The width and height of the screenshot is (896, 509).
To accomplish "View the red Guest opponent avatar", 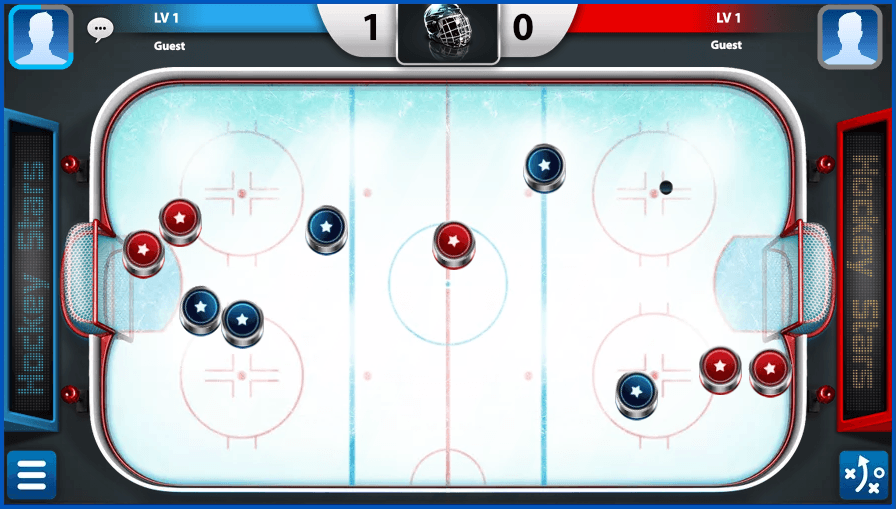I will click(849, 37).
